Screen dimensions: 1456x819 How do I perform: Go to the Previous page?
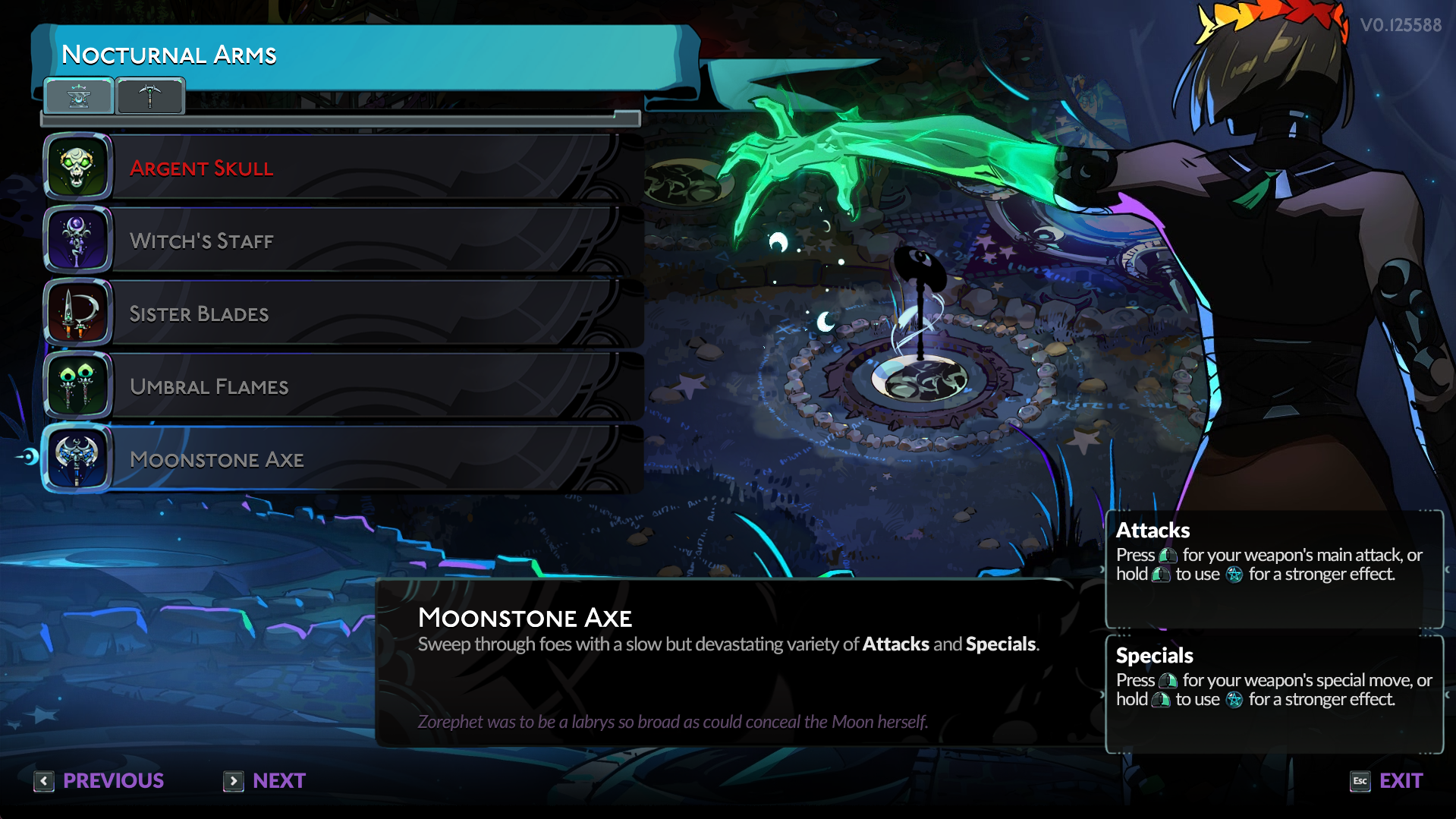pos(99,781)
